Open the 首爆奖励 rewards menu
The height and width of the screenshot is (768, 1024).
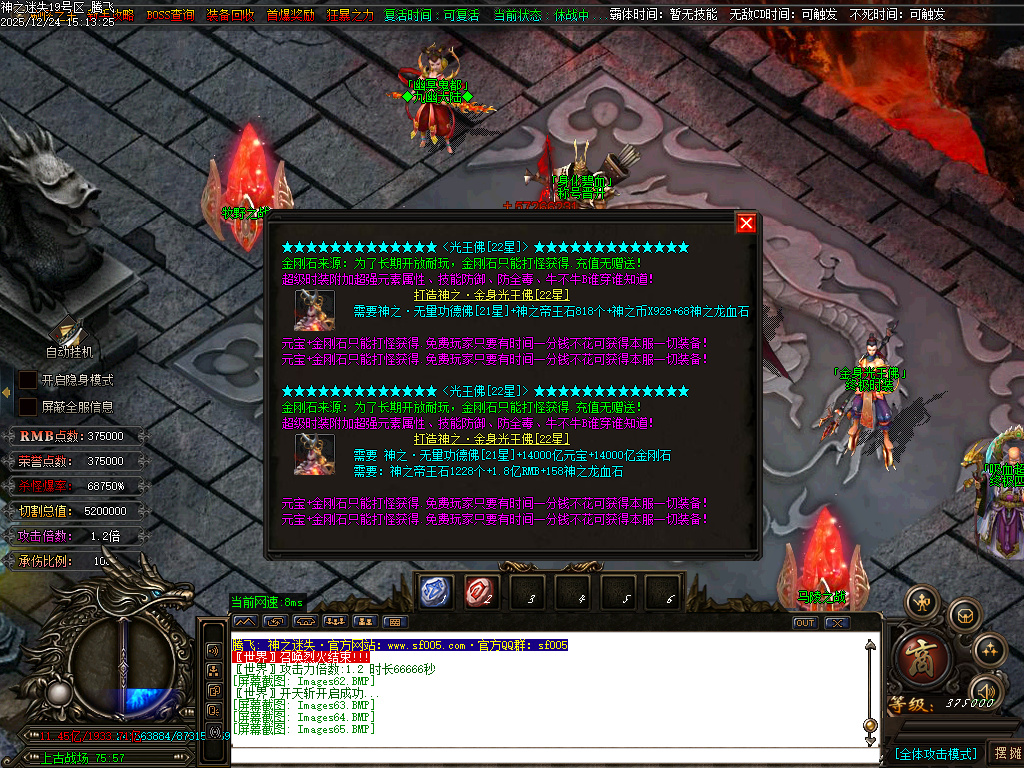(290, 15)
